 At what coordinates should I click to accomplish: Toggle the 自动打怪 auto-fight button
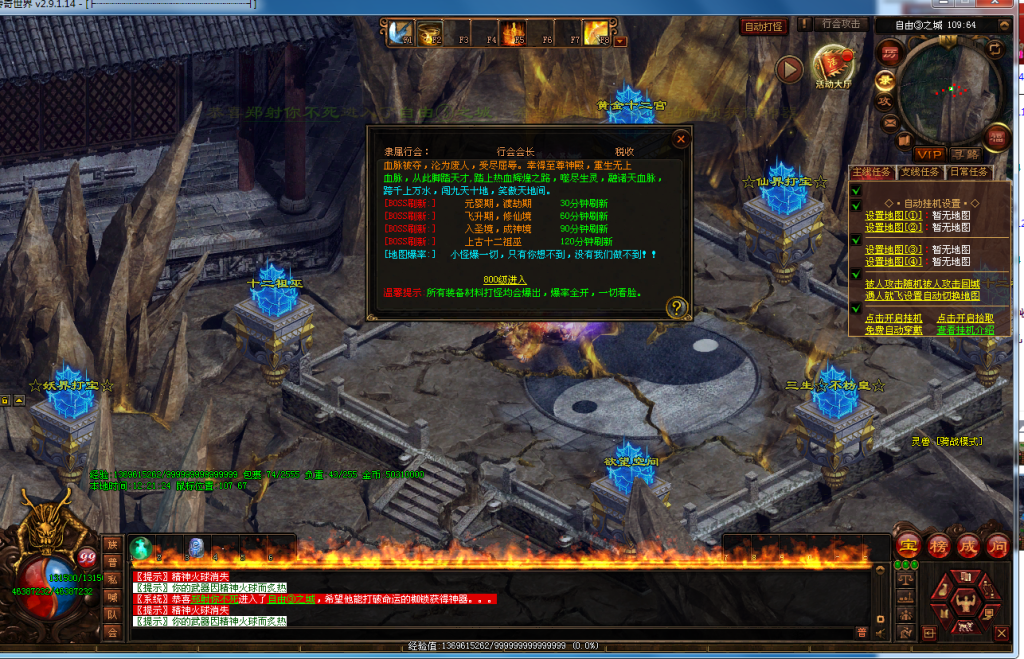click(x=764, y=25)
